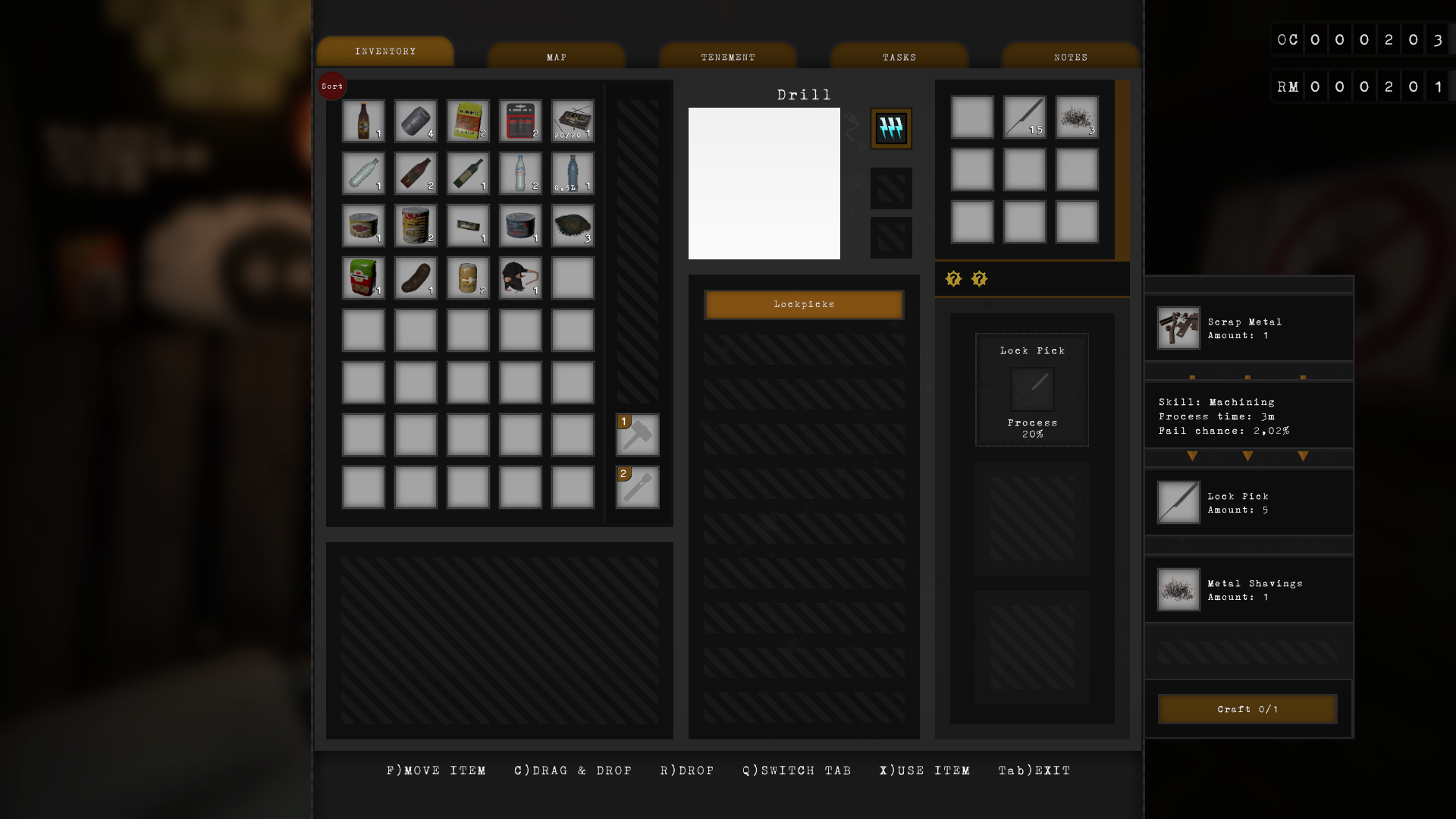1456x819 pixels.
Task: Select the stack of 15 lock picks
Action: click(1024, 118)
